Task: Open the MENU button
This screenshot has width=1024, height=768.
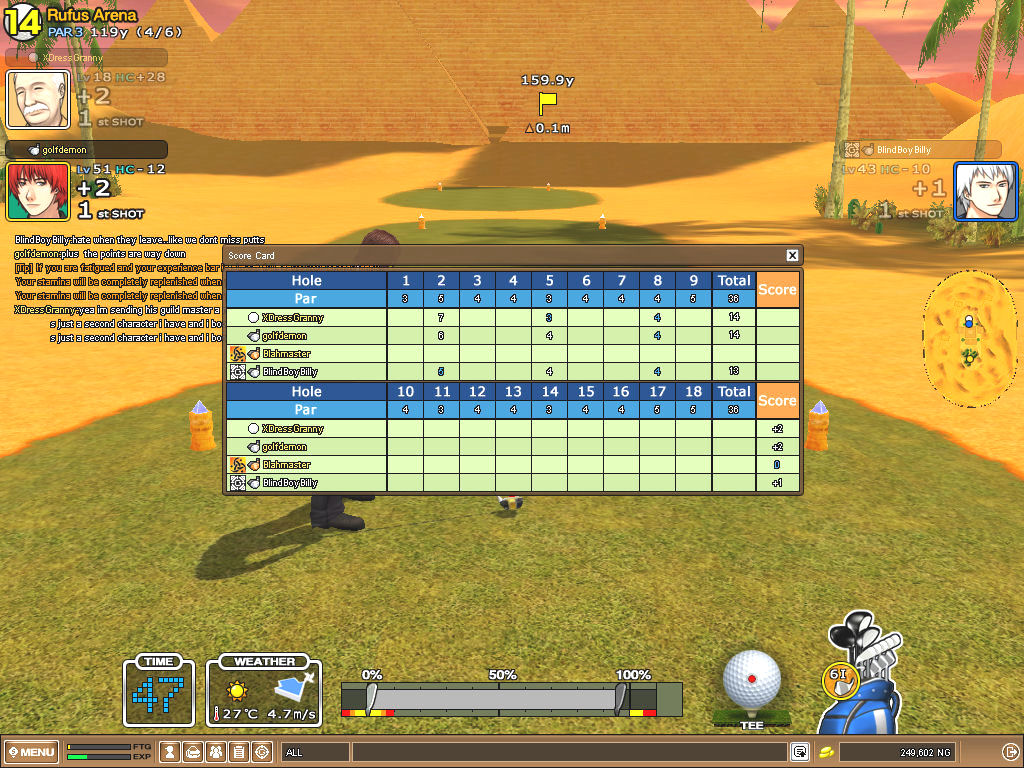Action: (x=32, y=752)
